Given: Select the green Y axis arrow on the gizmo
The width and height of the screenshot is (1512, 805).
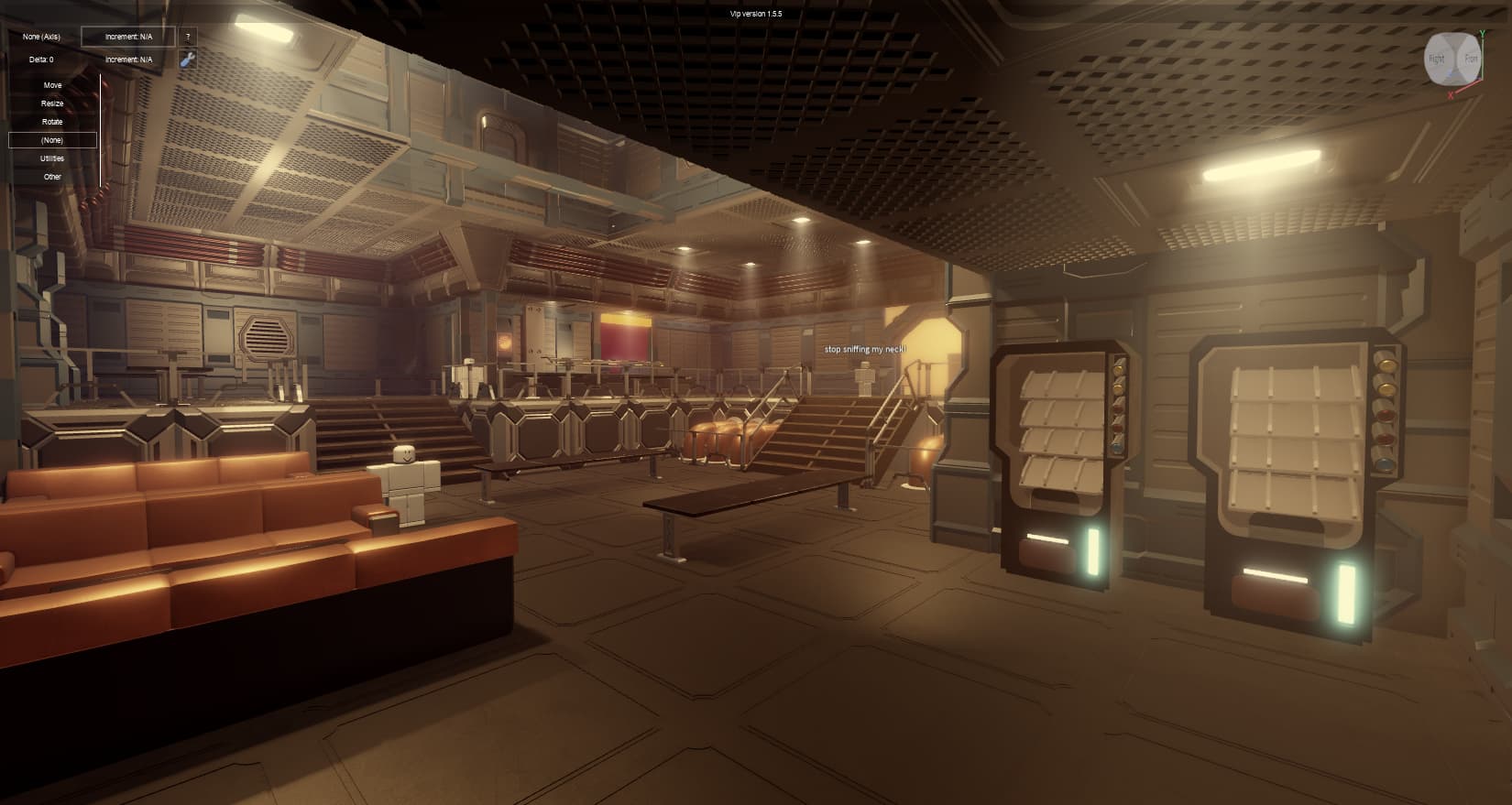Looking at the screenshot, I should tap(1483, 33).
